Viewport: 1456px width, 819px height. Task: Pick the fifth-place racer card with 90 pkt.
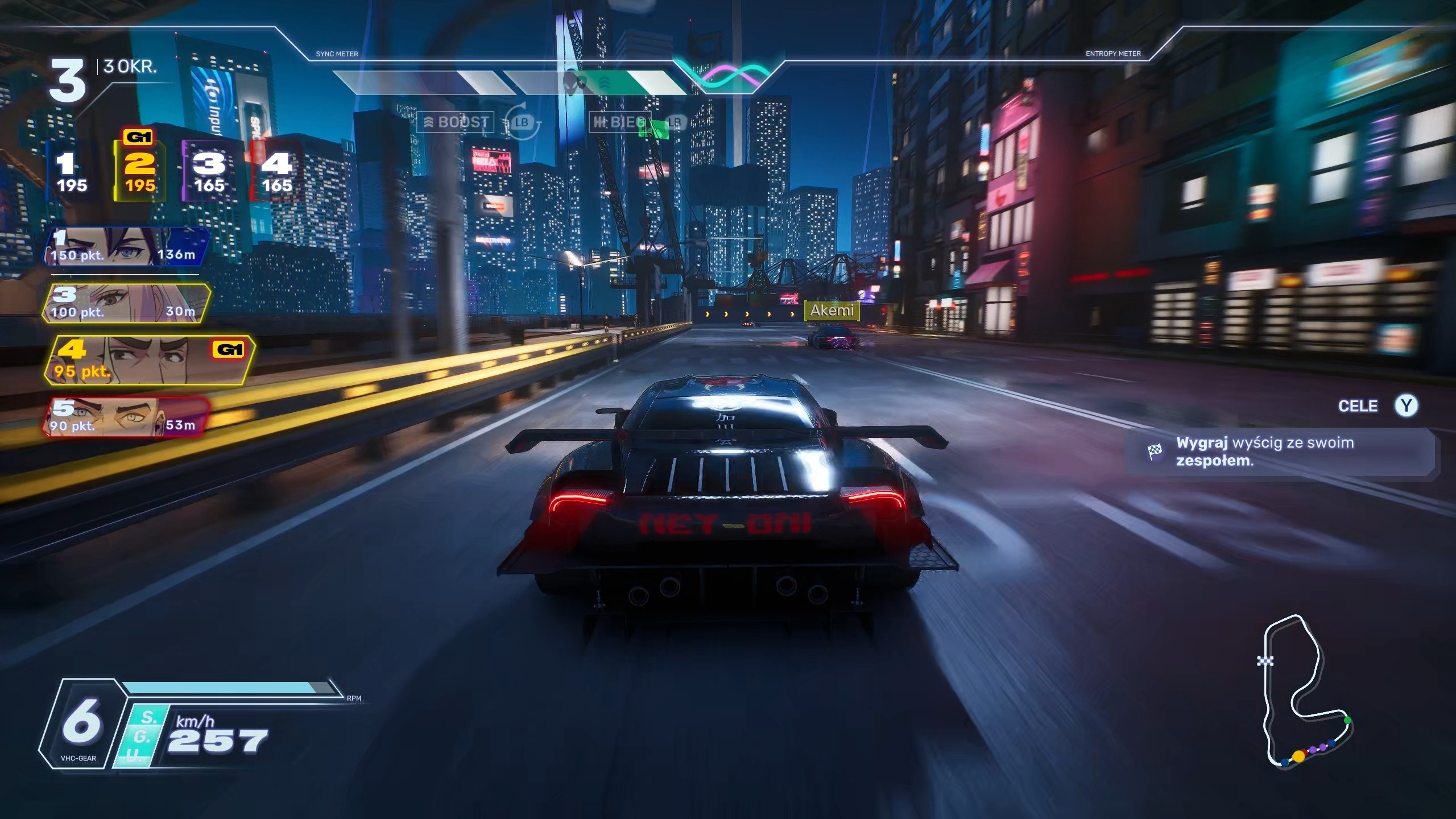pos(126,417)
